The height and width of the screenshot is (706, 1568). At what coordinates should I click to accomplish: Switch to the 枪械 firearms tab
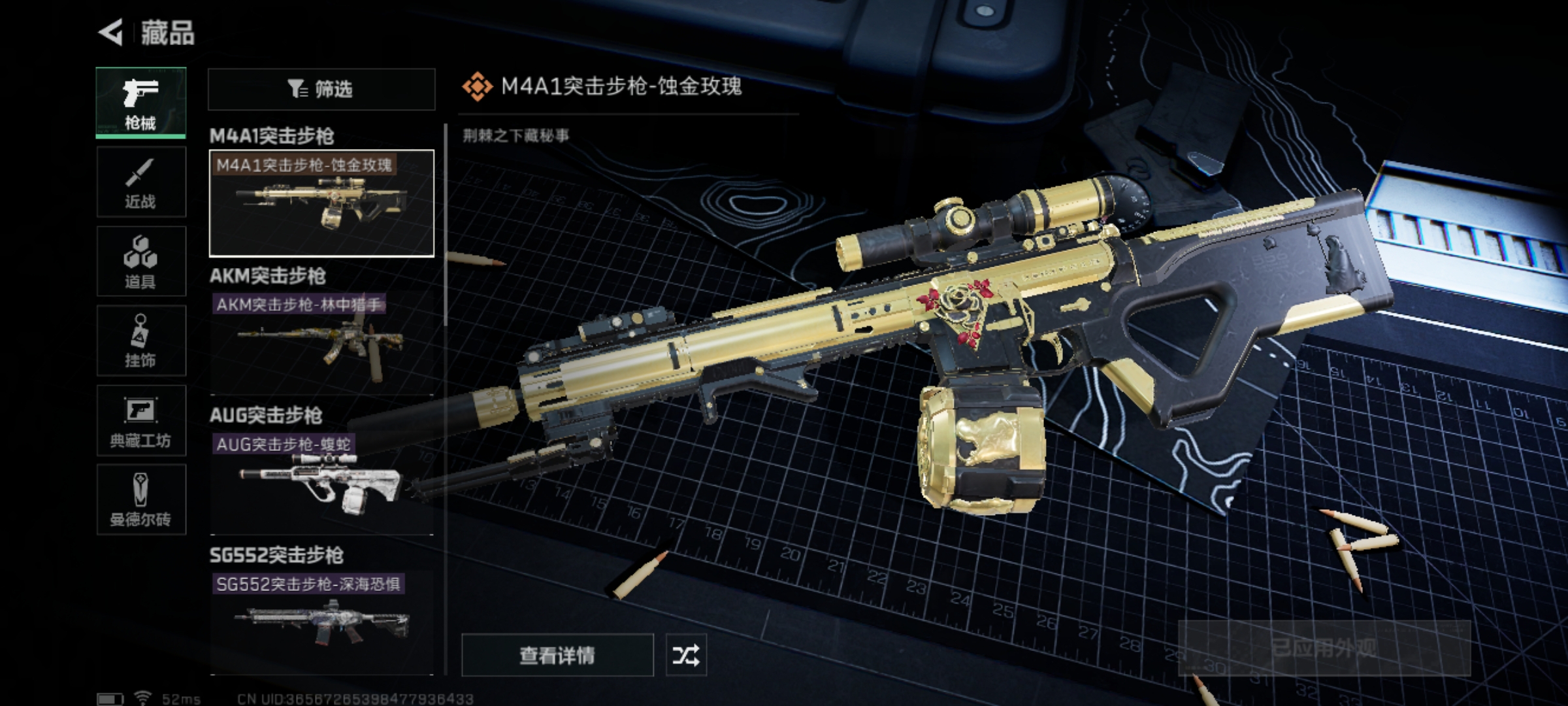(141, 103)
